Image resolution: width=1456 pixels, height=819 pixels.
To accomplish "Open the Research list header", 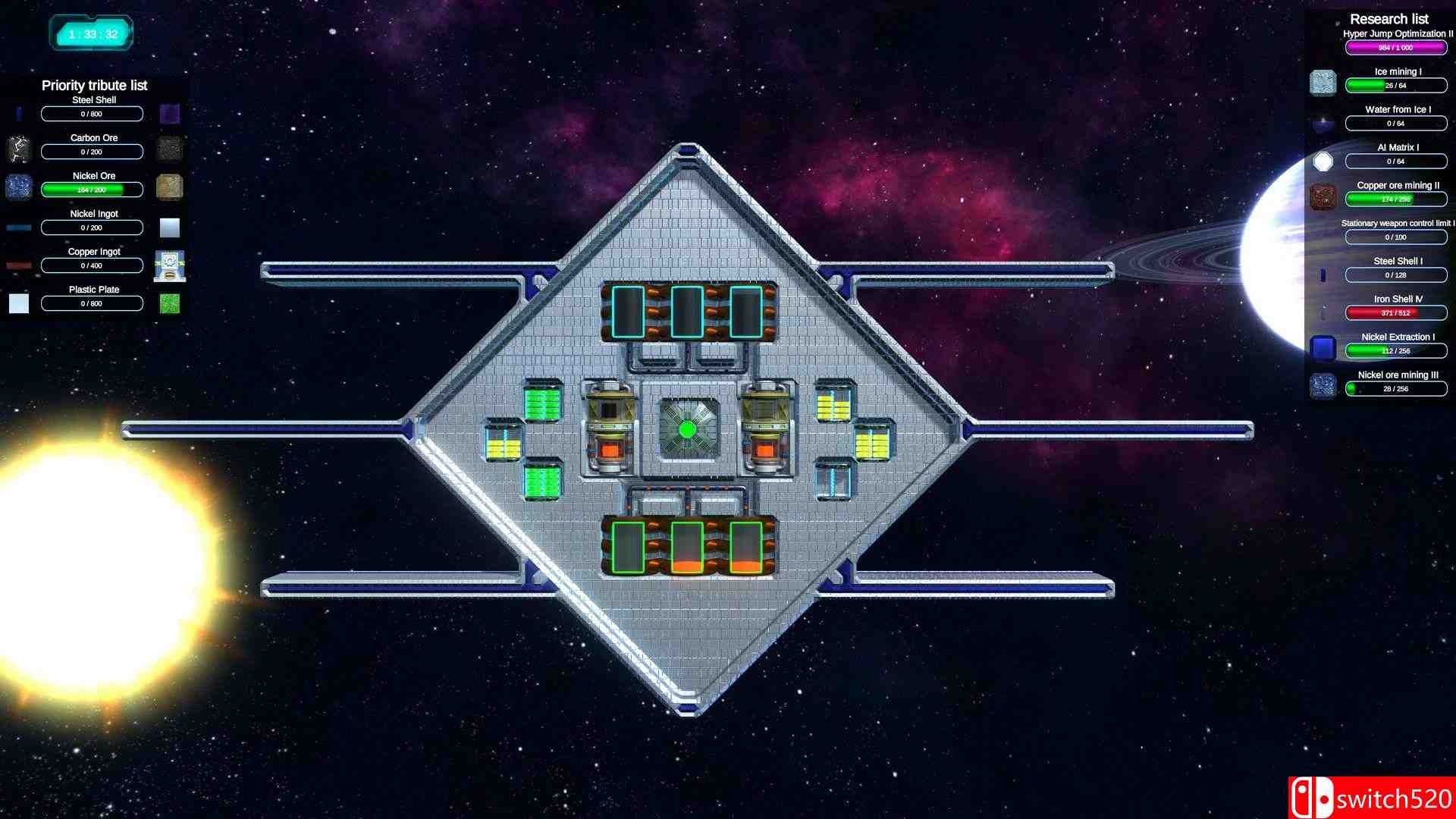I will coord(1389,18).
